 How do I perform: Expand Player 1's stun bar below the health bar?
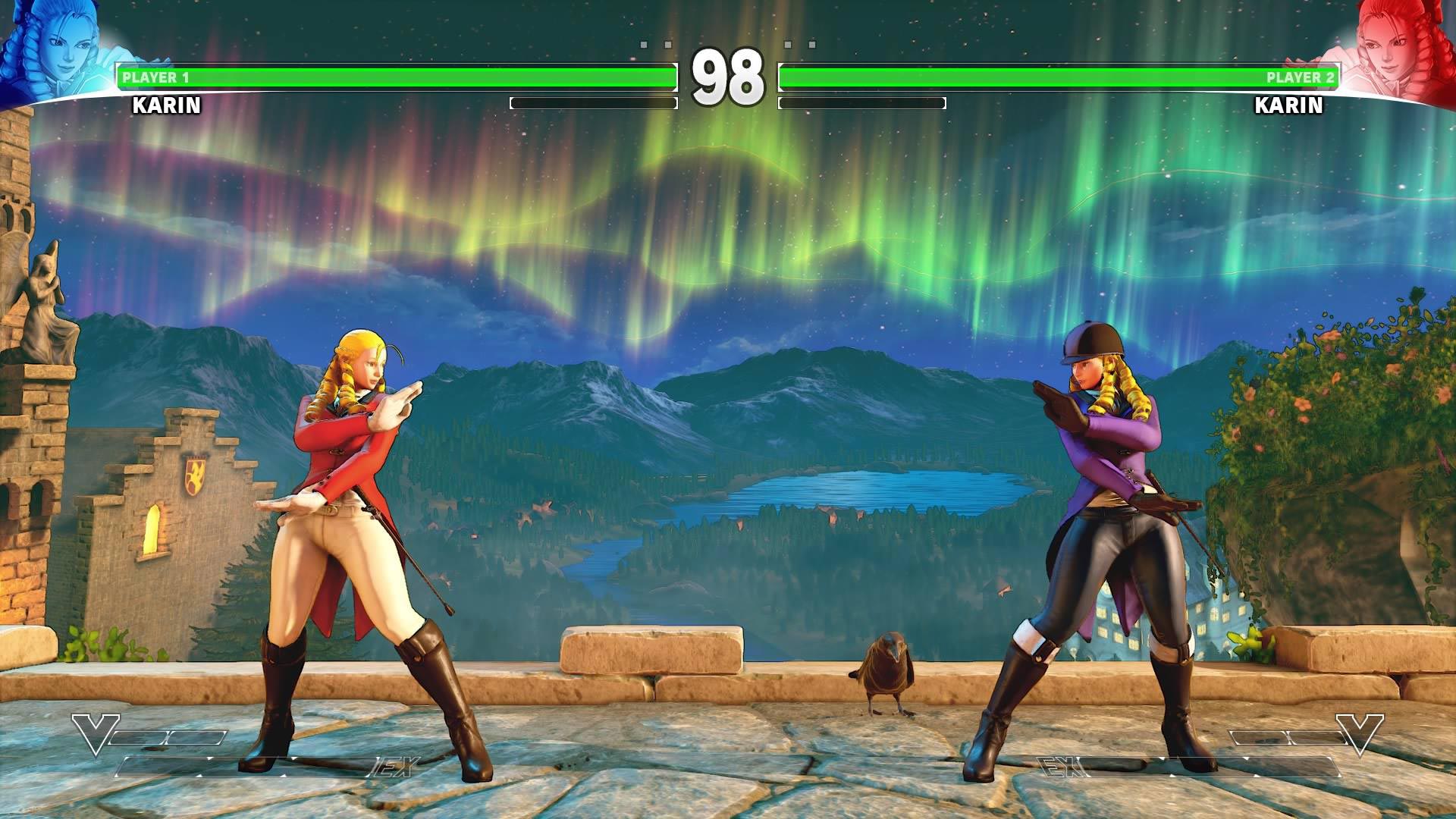tap(595, 101)
